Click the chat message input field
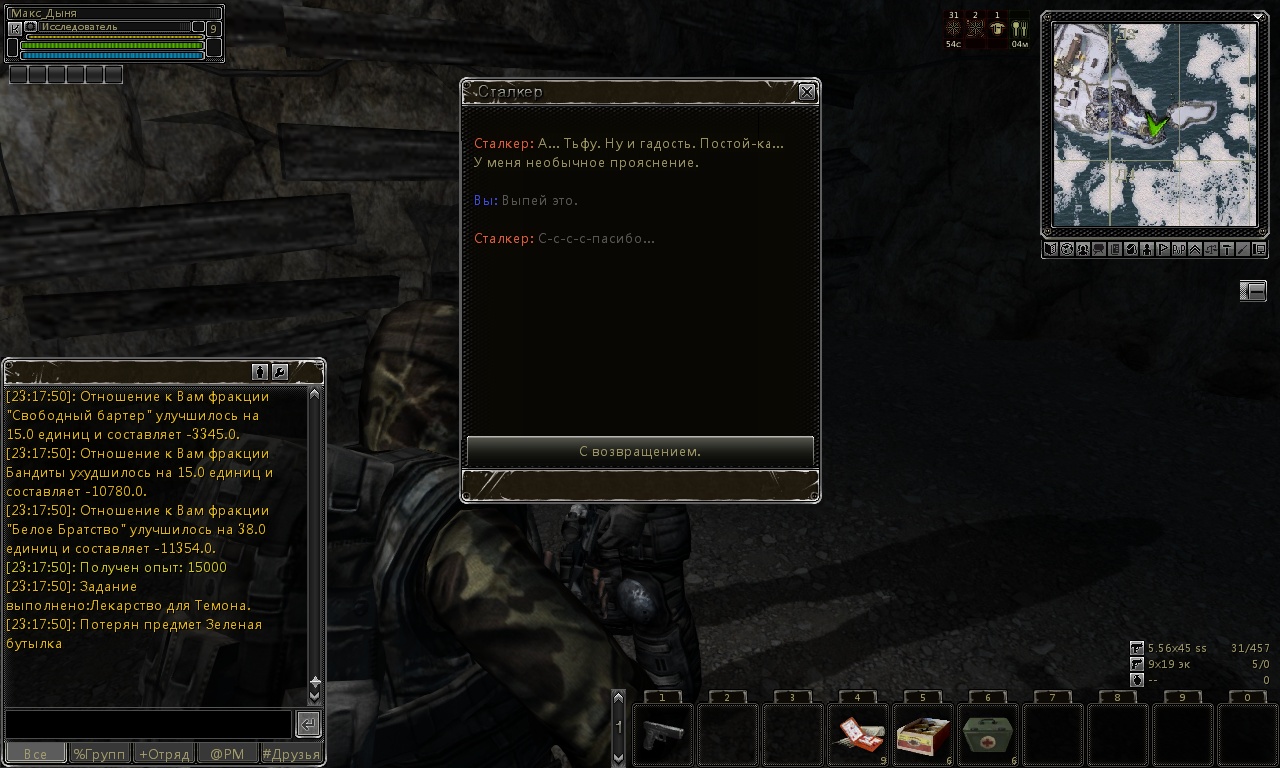Screen dimensions: 1280x768 coord(148,724)
